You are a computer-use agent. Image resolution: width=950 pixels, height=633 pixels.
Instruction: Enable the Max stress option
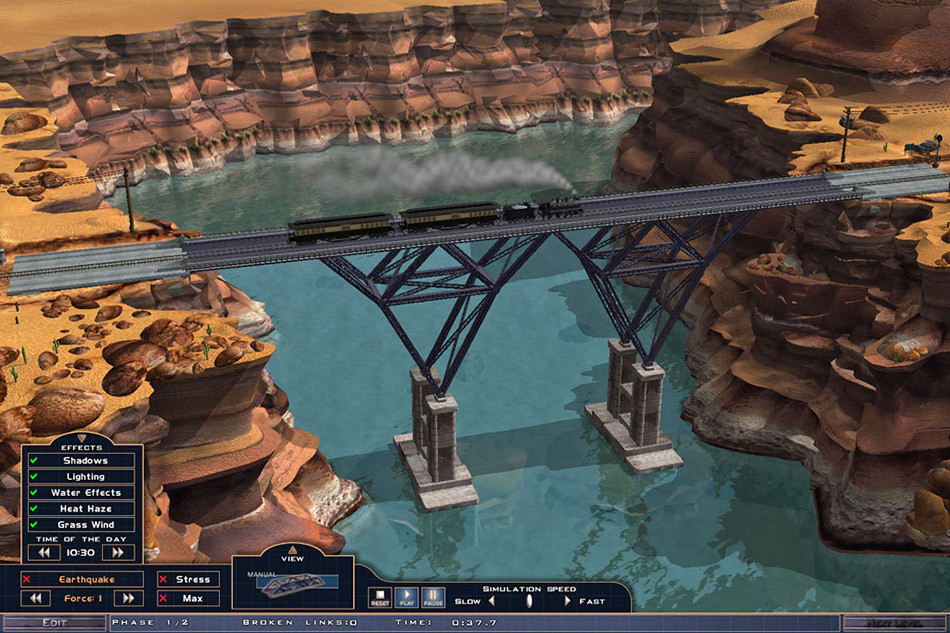pos(164,598)
